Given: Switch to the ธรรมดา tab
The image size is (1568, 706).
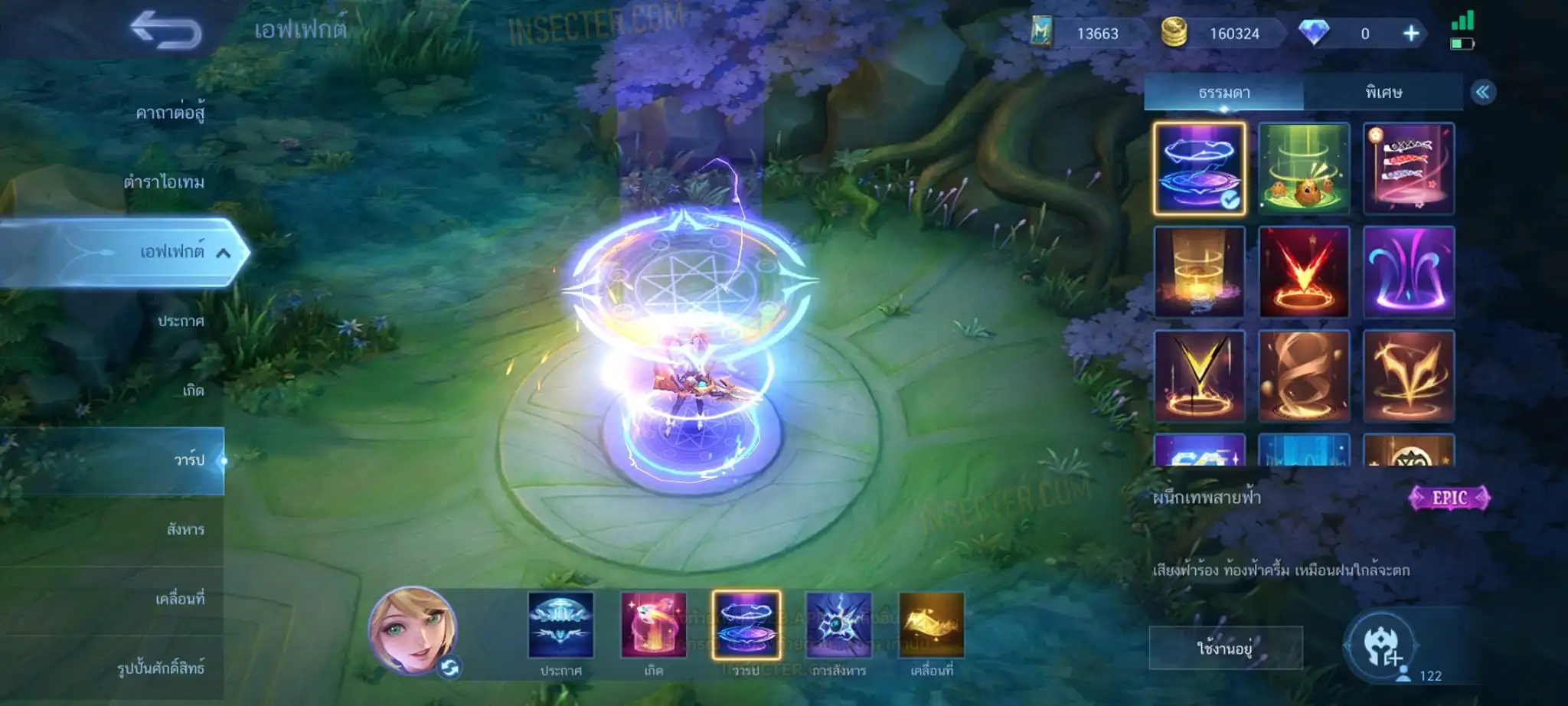Looking at the screenshot, I should pos(1223,93).
